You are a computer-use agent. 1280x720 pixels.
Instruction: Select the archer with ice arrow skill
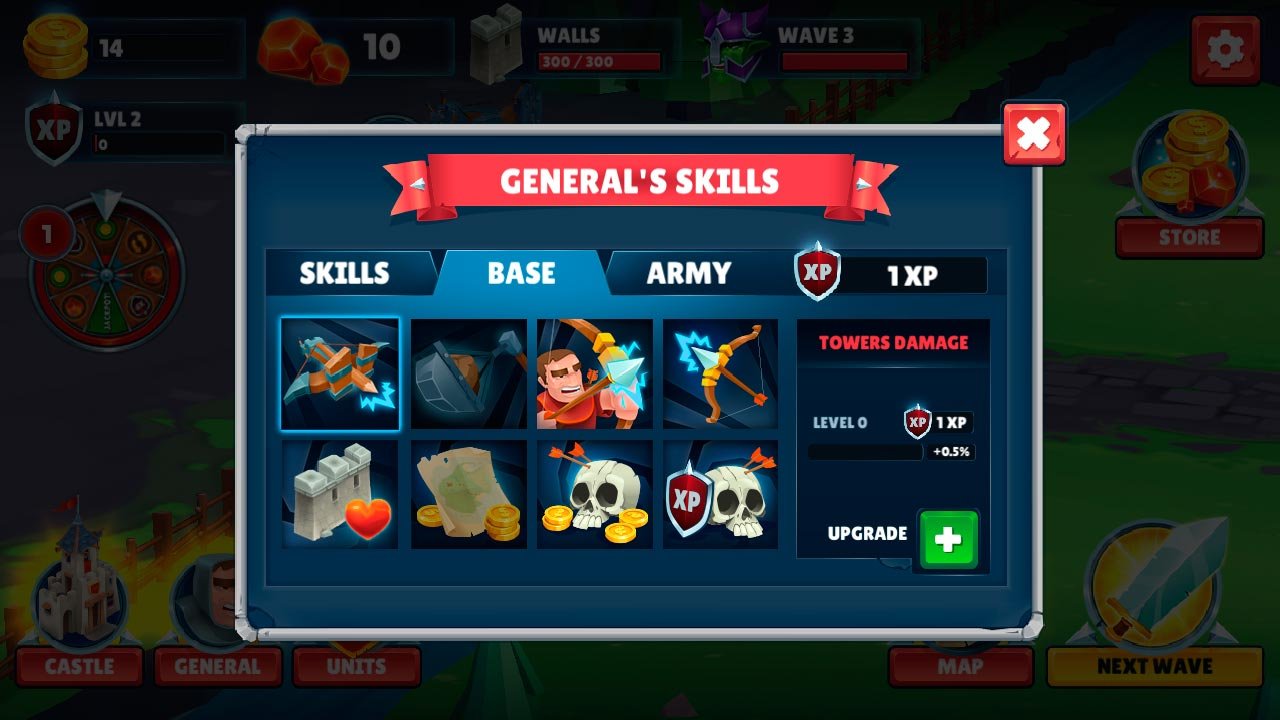click(x=595, y=374)
